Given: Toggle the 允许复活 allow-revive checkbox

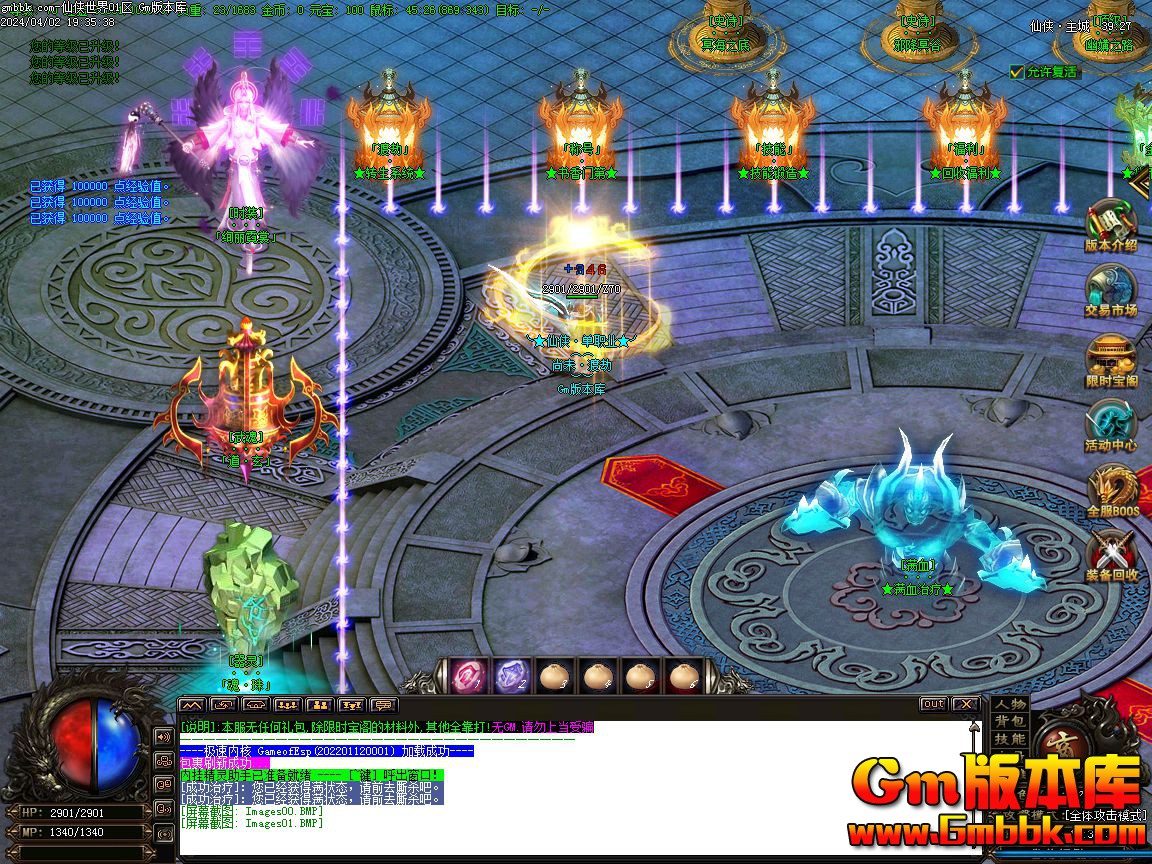Looking at the screenshot, I should (1018, 72).
